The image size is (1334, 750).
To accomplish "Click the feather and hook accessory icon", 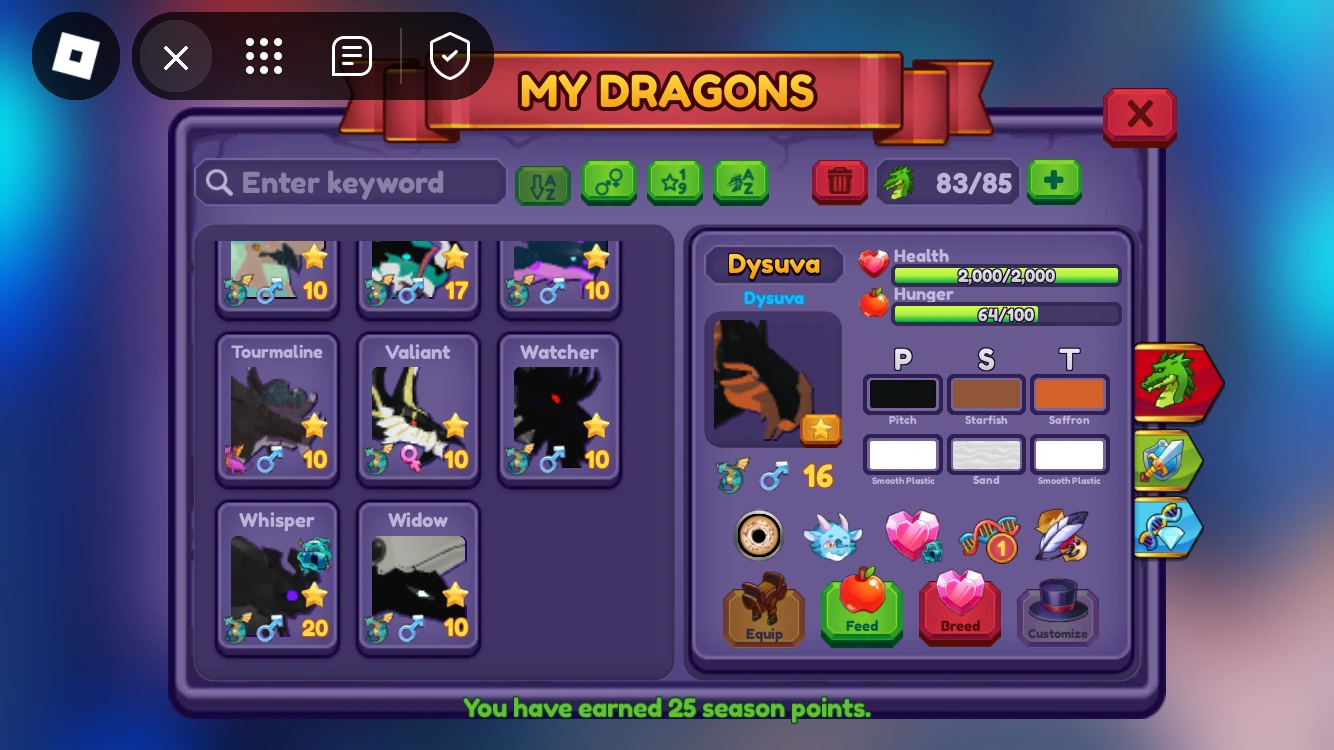I will tap(1060, 536).
